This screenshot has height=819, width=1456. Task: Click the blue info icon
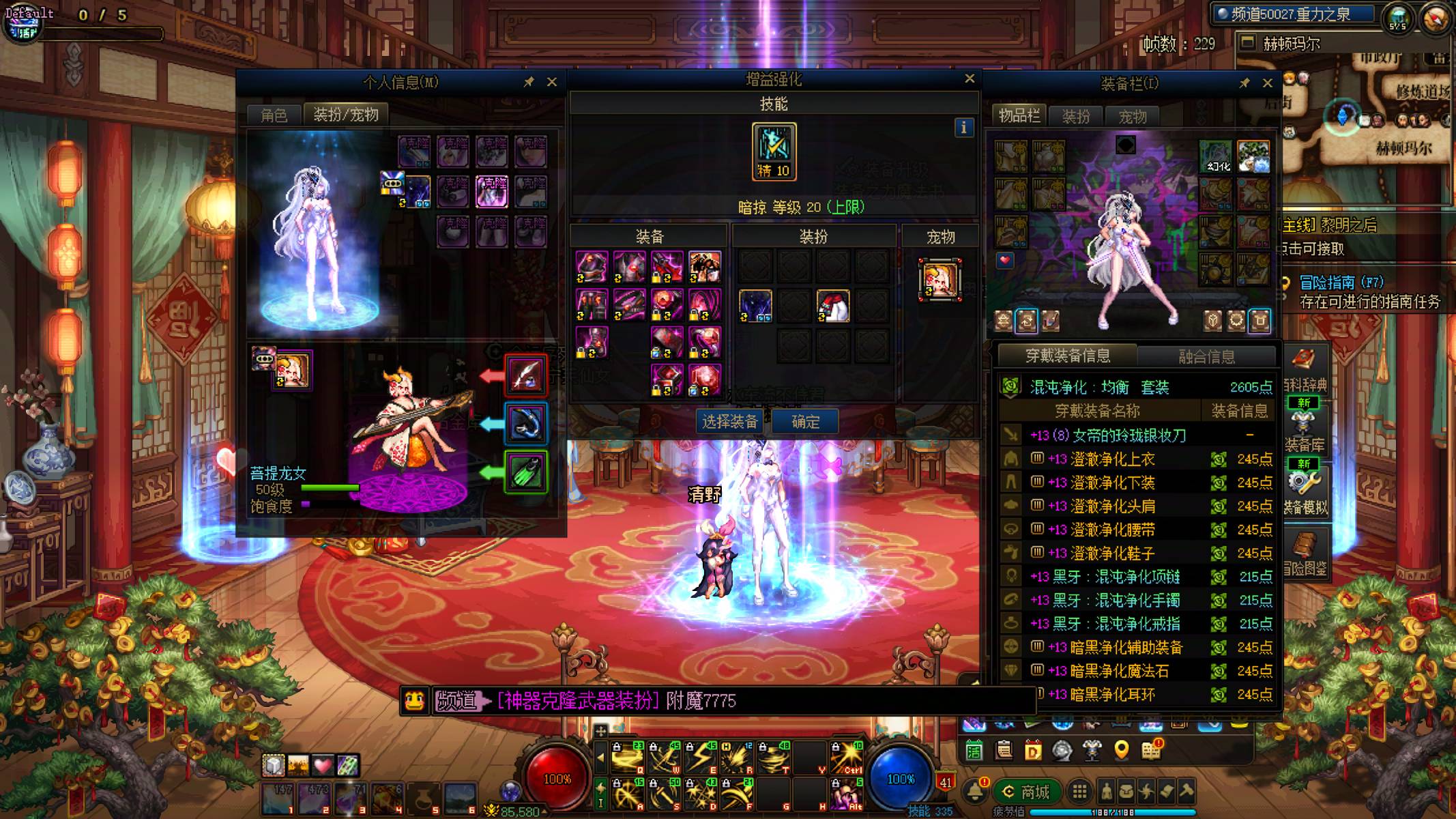click(x=963, y=128)
